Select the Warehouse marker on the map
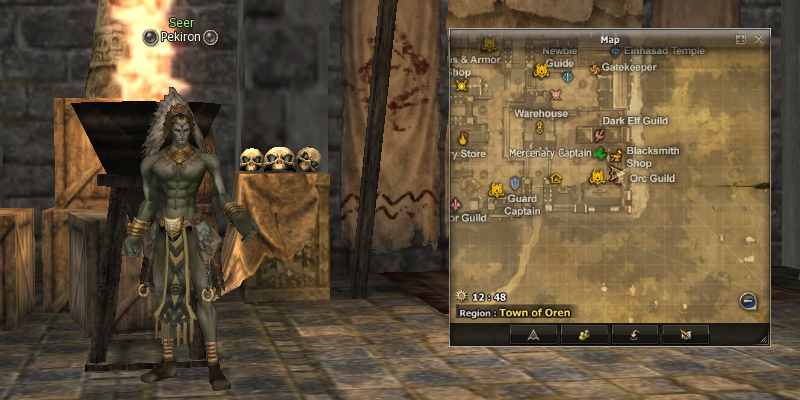 click(539, 127)
